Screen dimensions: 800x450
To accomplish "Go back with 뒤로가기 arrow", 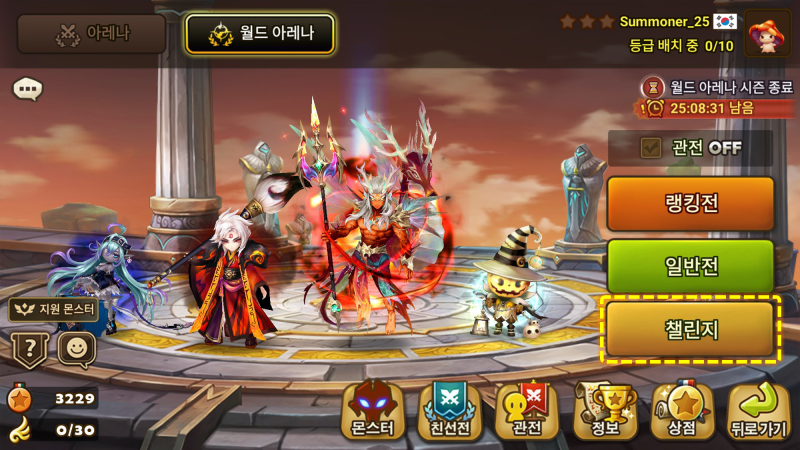I will point(759,410).
